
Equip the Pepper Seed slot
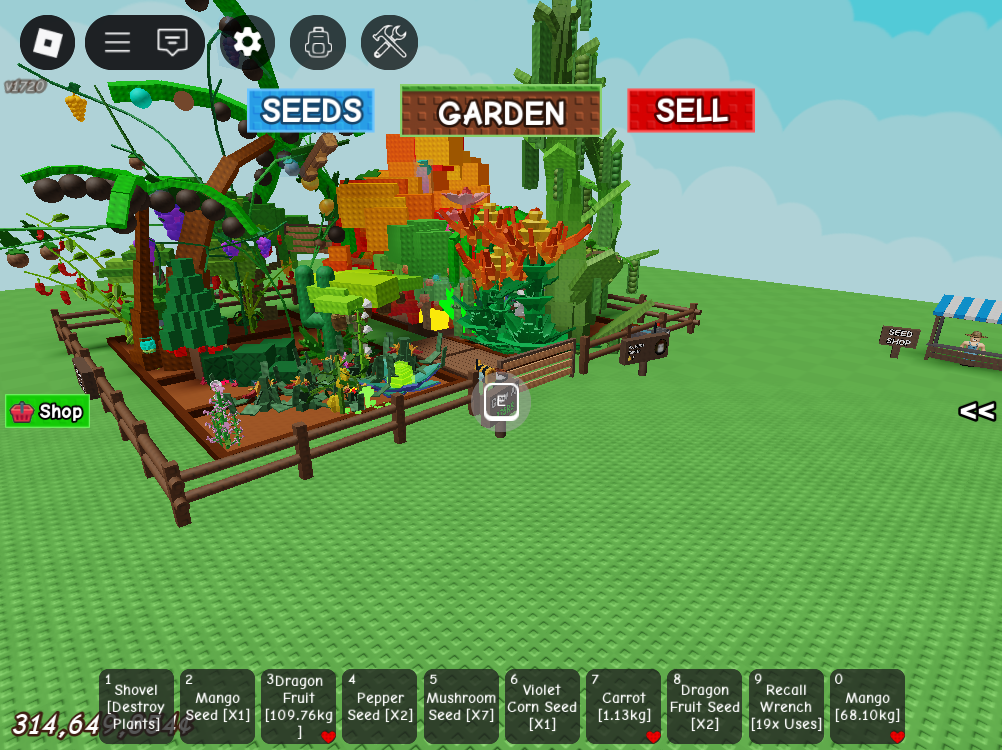[x=380, y=706]
